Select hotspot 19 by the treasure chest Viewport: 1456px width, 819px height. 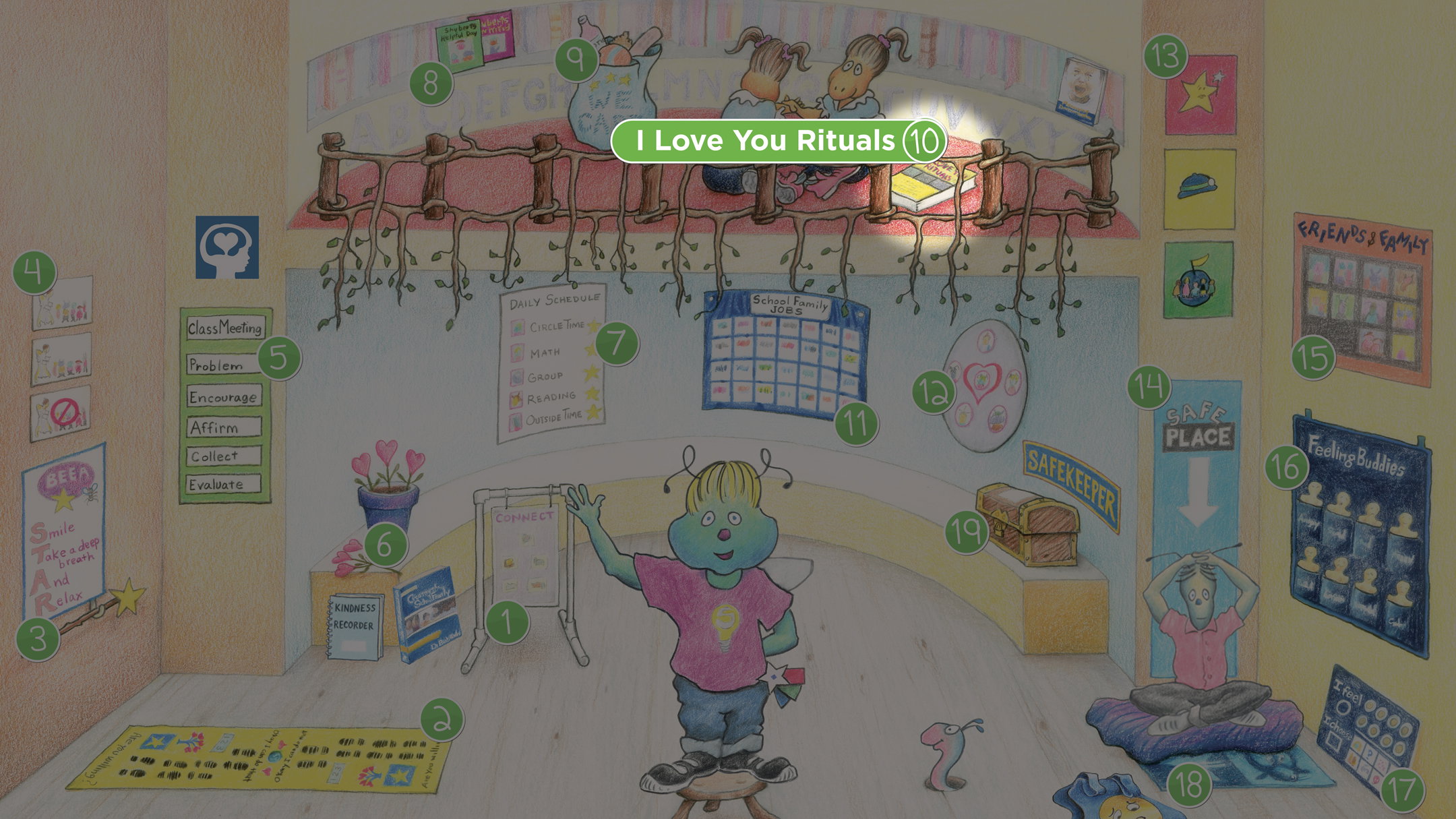point(967,532)
